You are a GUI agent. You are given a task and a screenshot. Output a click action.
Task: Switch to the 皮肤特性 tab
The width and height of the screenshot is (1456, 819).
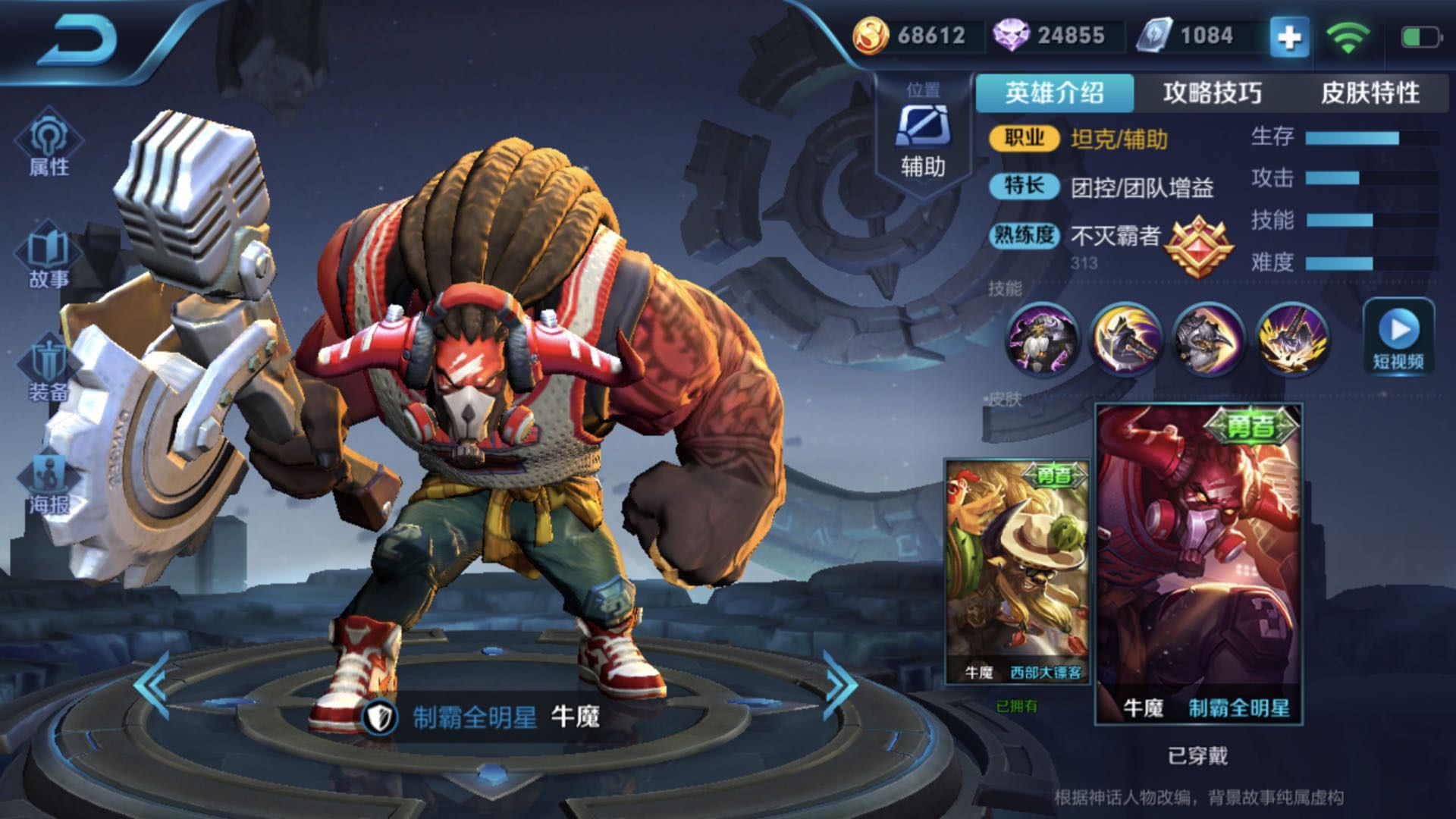[x=1370, y=93]
